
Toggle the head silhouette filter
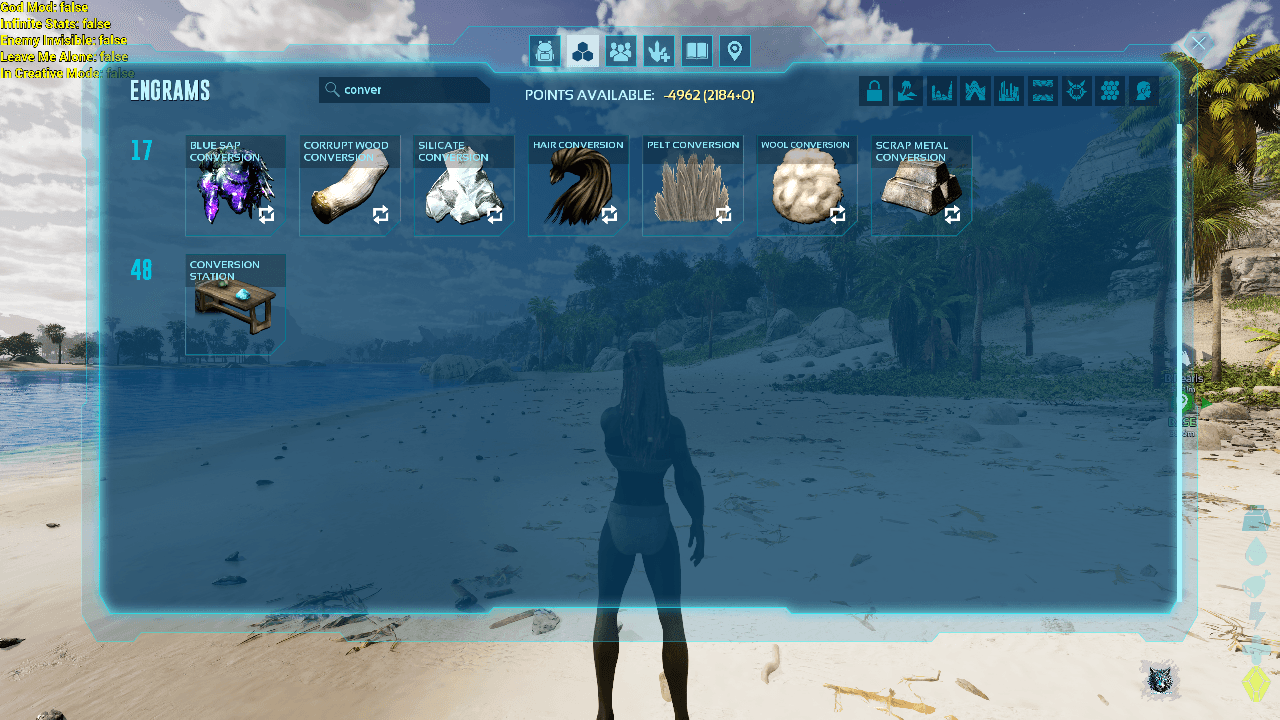[1143, 92]
